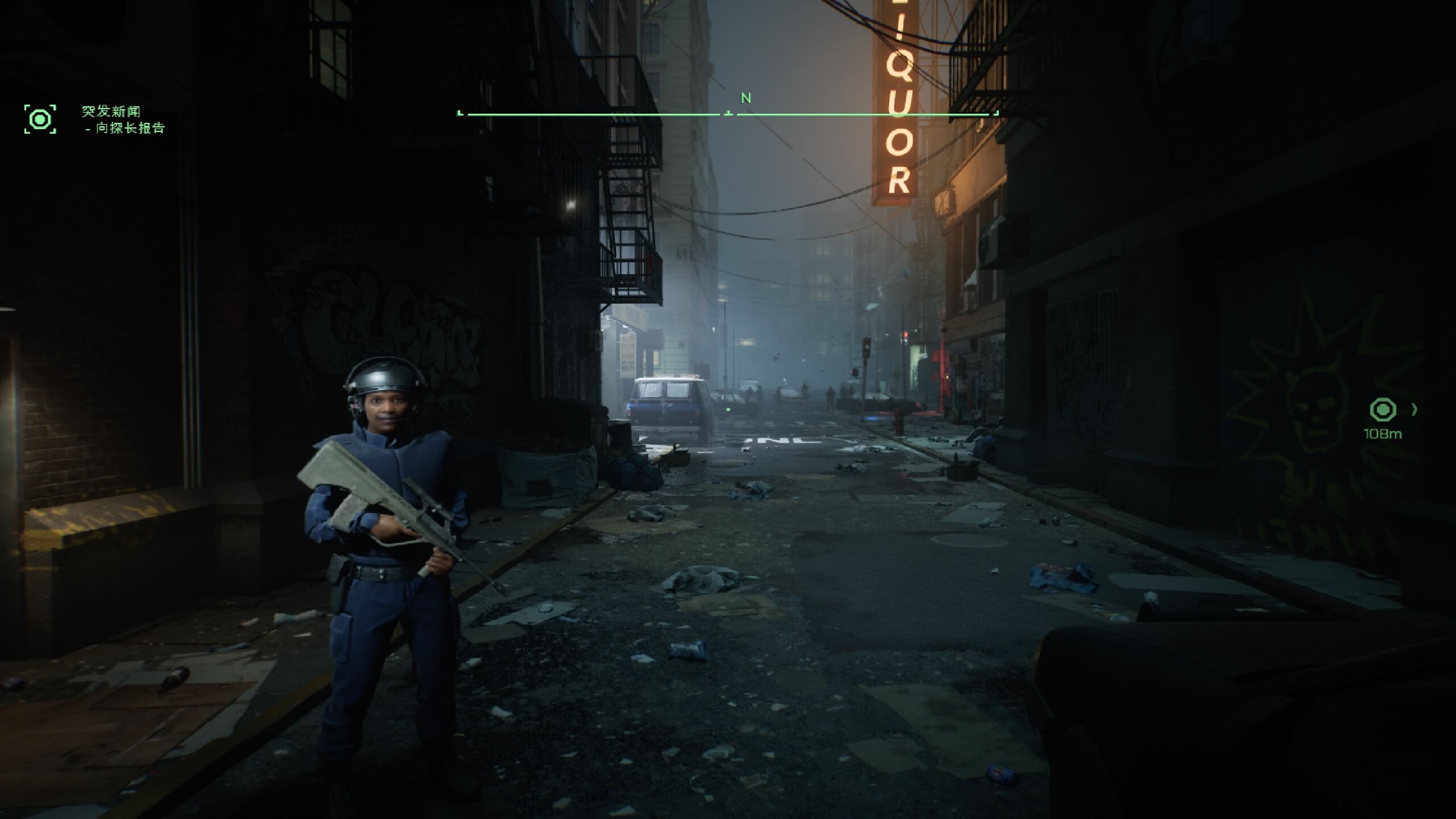Viewport: 1456px width, 819px height.
Task: Select the 108m objective waypoint marker
Action: point(1383,409)
